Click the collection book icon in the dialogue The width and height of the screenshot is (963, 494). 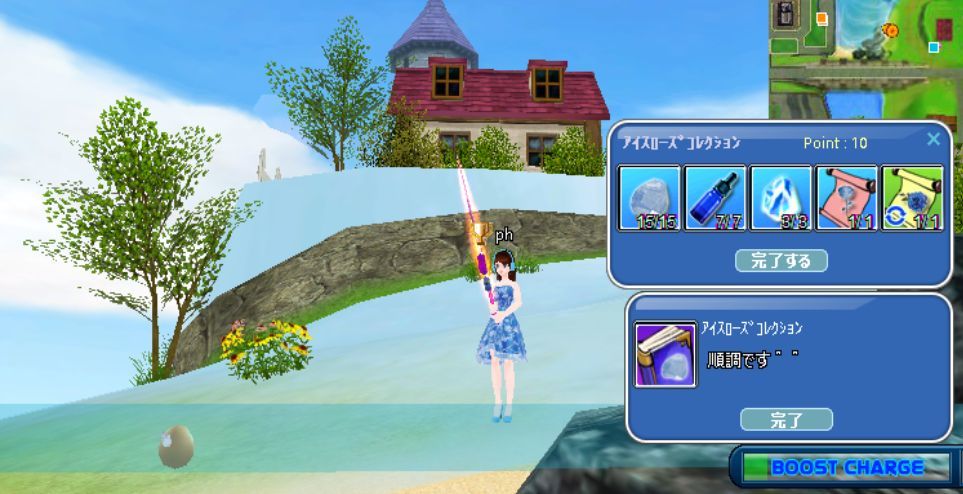tap(665, 354)
